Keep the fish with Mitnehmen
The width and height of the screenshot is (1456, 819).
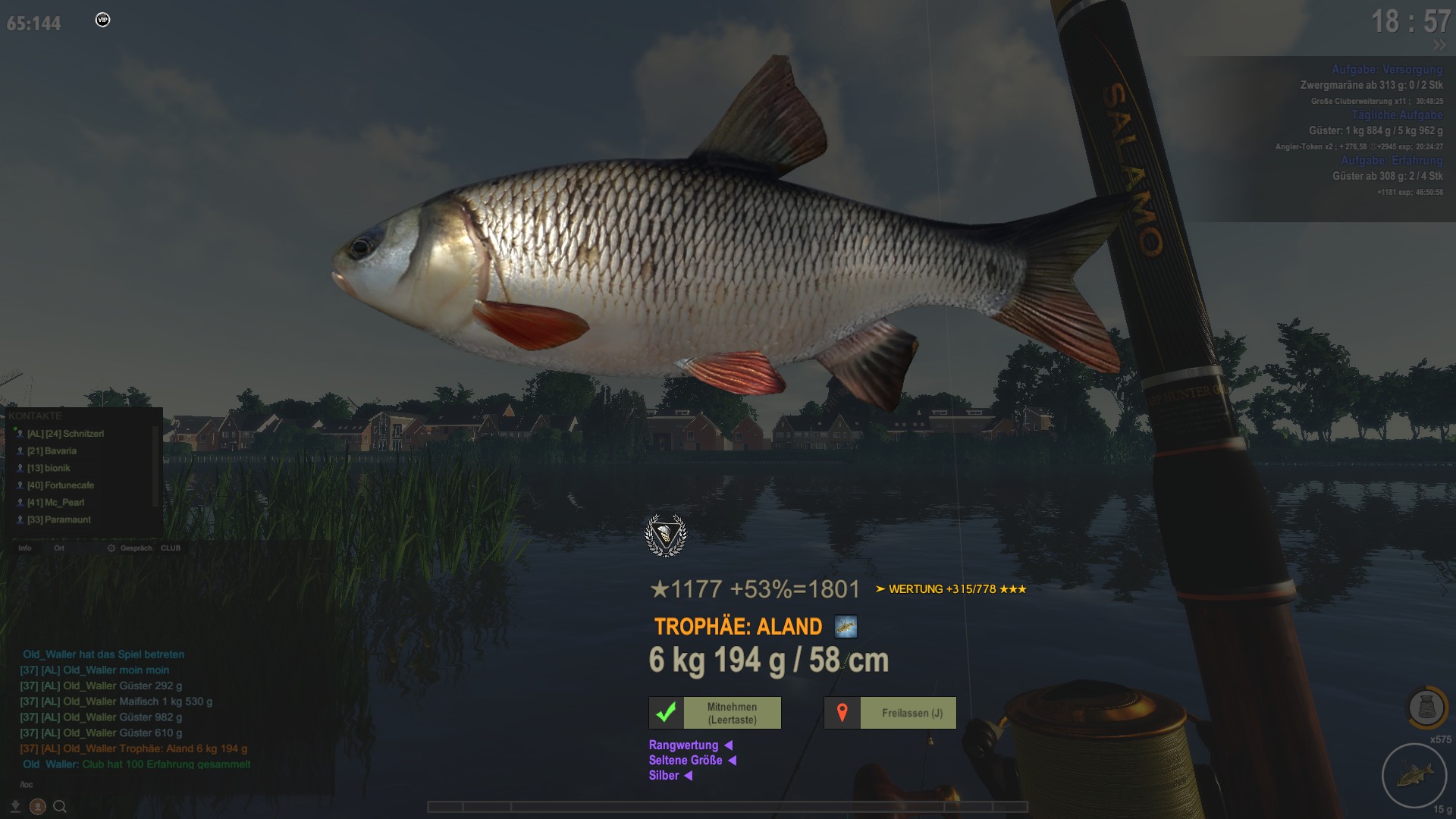[x=714, y=713]
